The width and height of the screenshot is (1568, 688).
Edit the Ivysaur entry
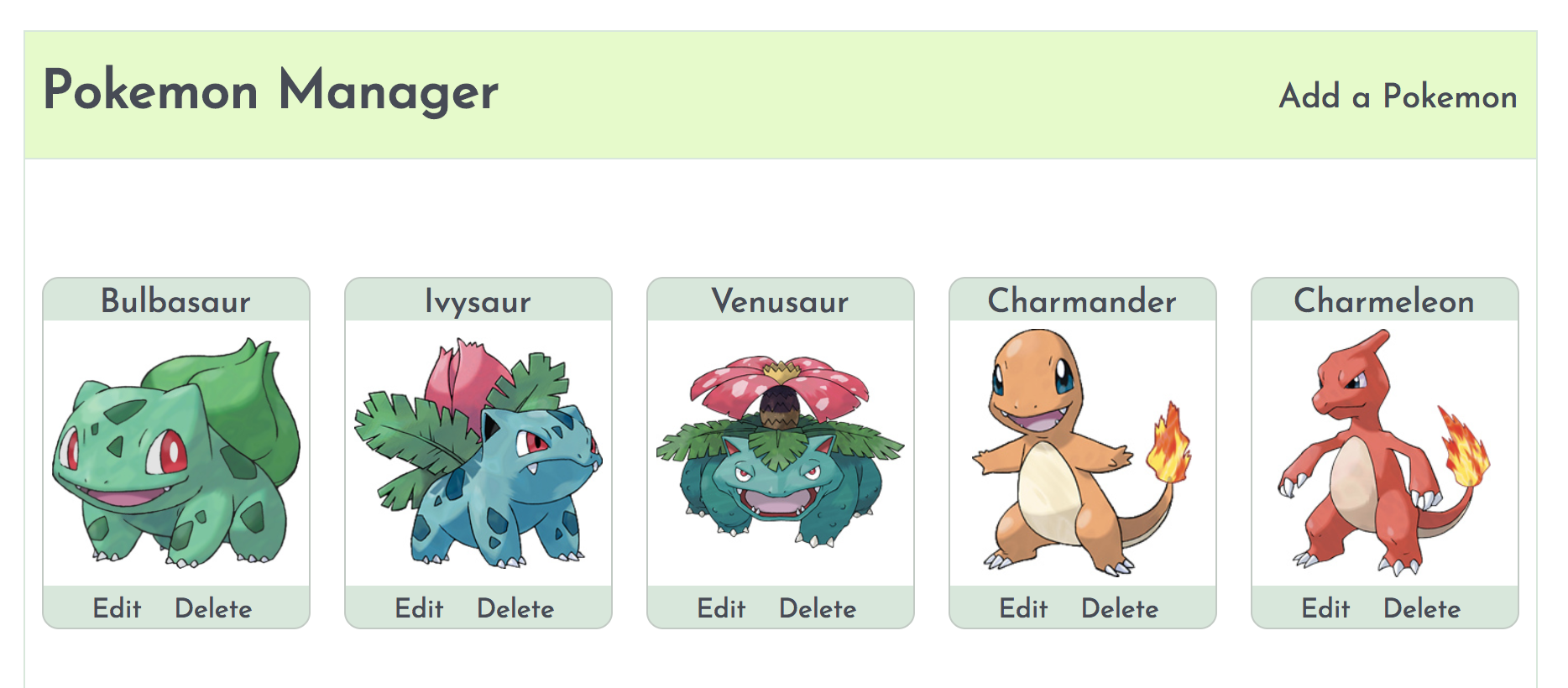420,609
